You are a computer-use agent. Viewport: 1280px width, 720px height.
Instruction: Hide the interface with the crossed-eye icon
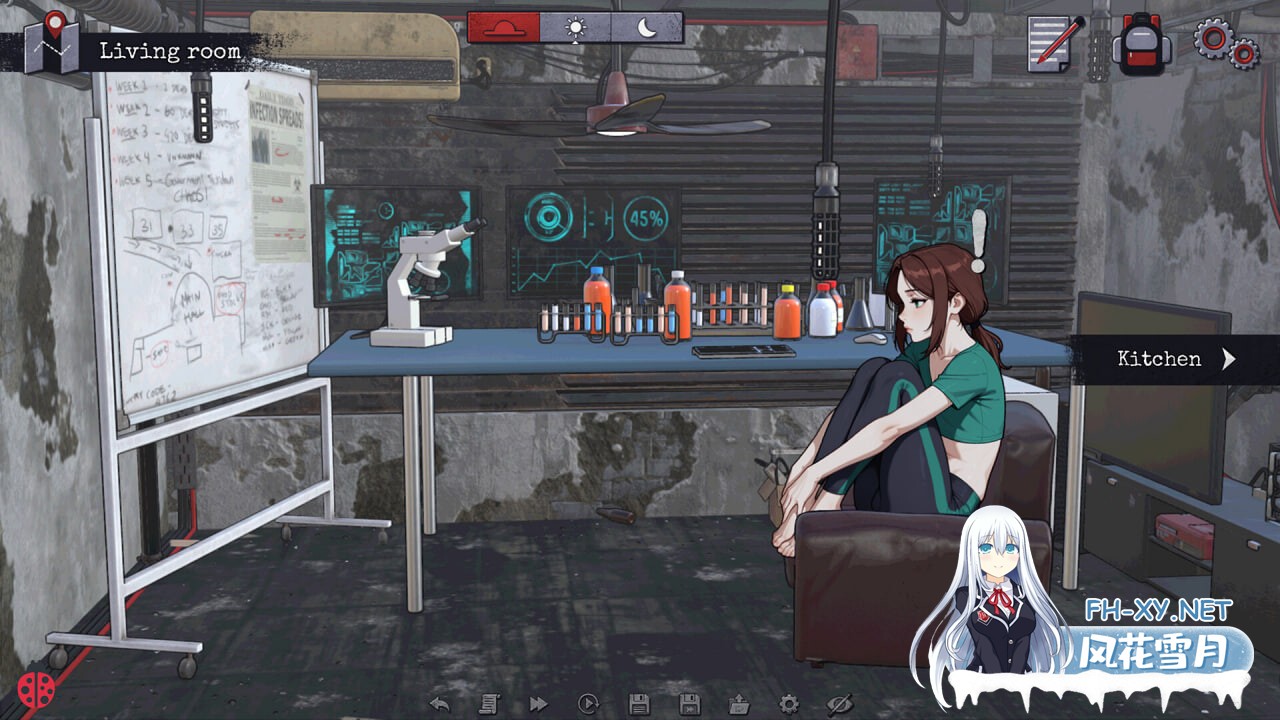839,704
